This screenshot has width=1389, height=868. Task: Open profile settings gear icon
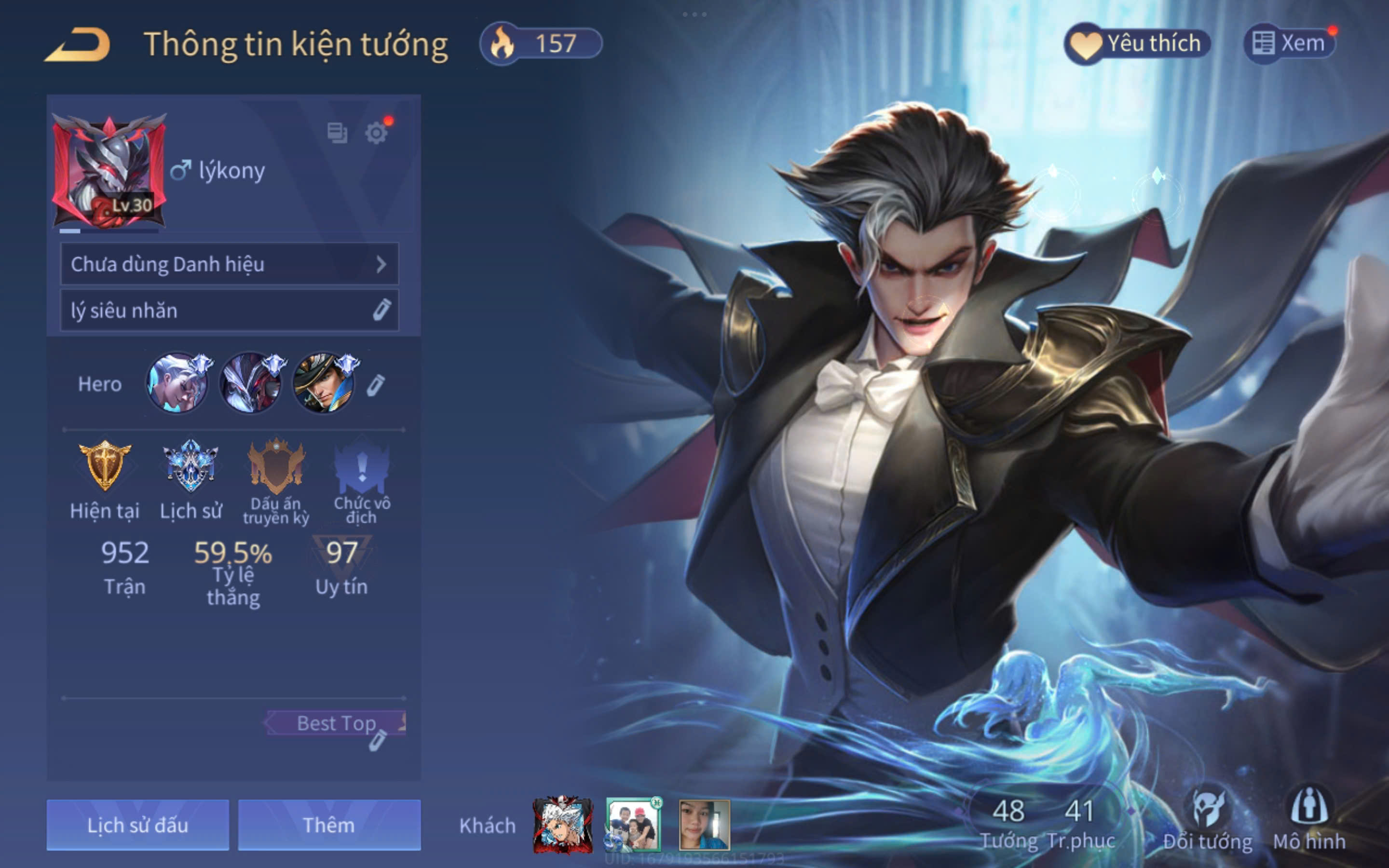point(377,133)
